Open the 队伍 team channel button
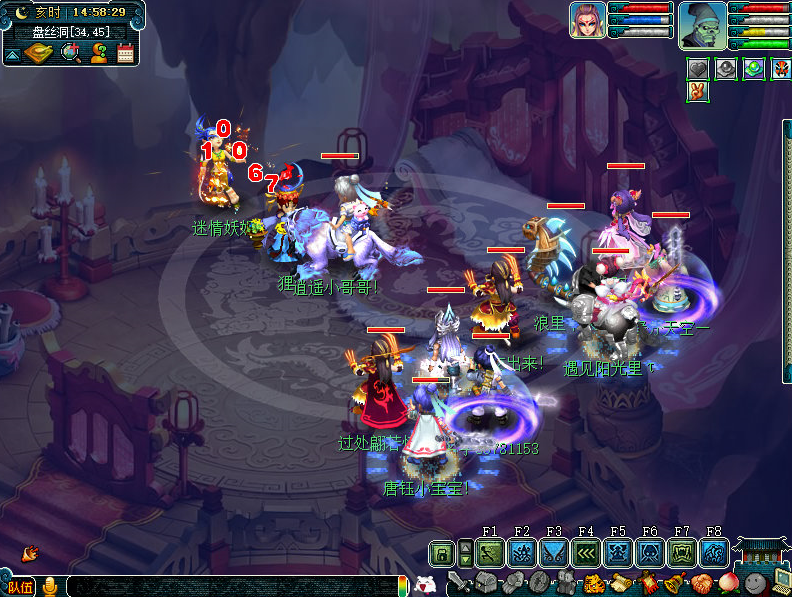Viewport: 792px width, 597px height. coord(18,587)
